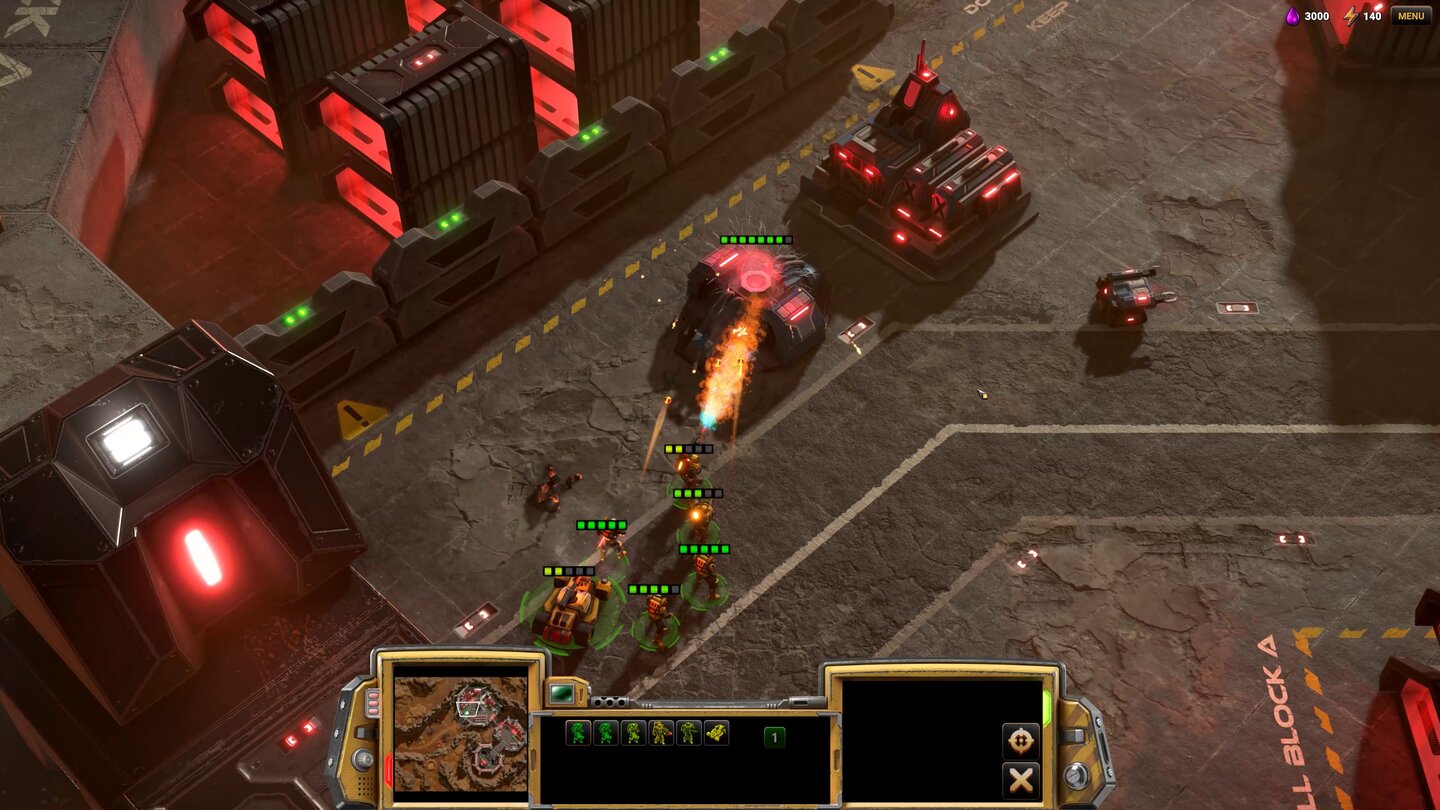
Task: Select the yellow flamethrower trooper portrait
Action: [661, 732]
